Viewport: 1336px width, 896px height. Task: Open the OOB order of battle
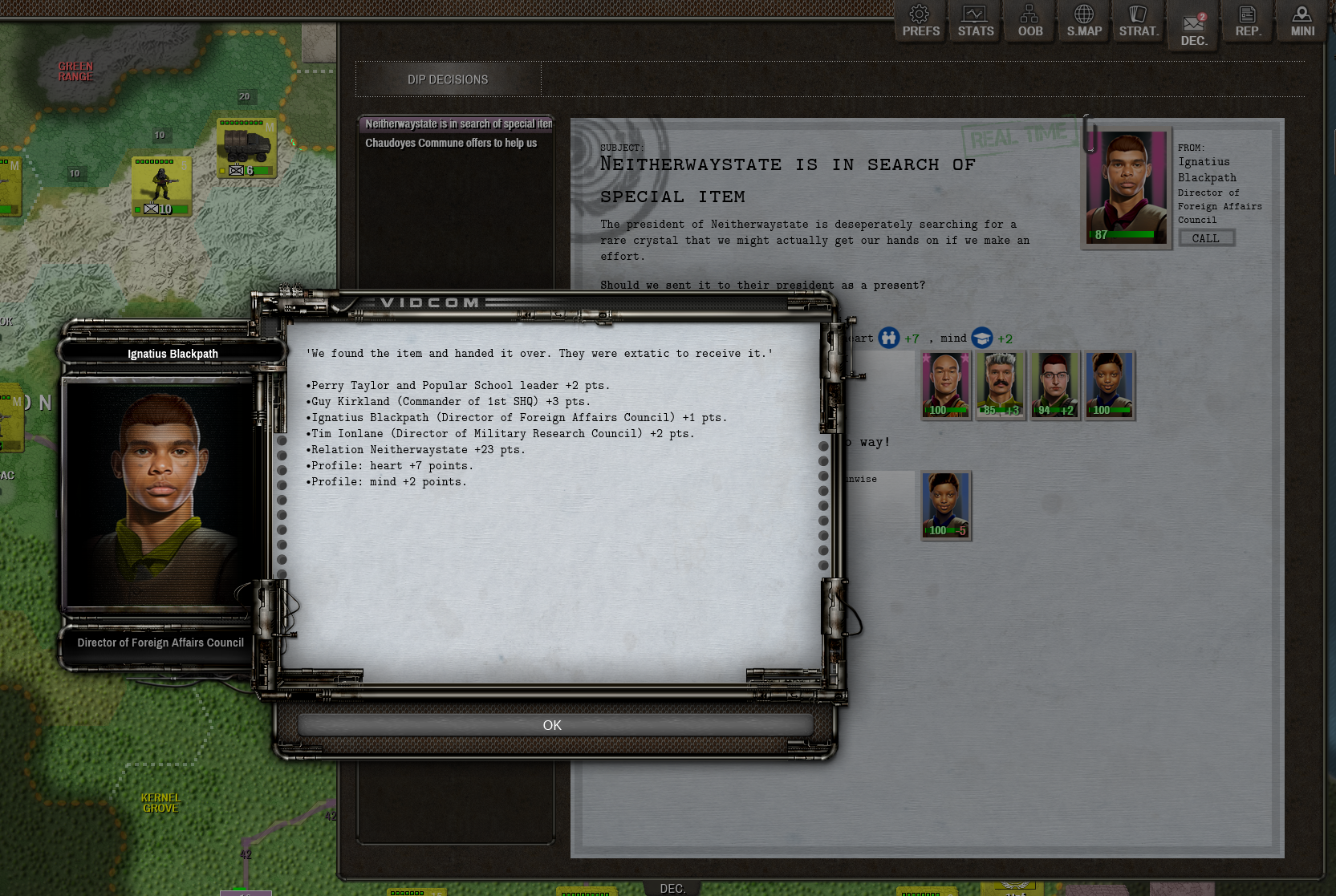1029,21
